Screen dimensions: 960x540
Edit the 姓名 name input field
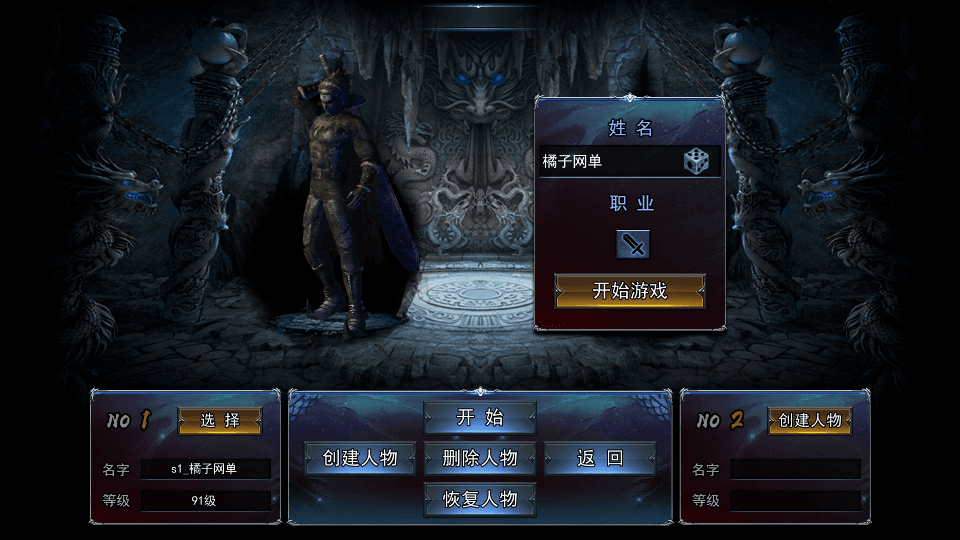(x=608, y=161)
